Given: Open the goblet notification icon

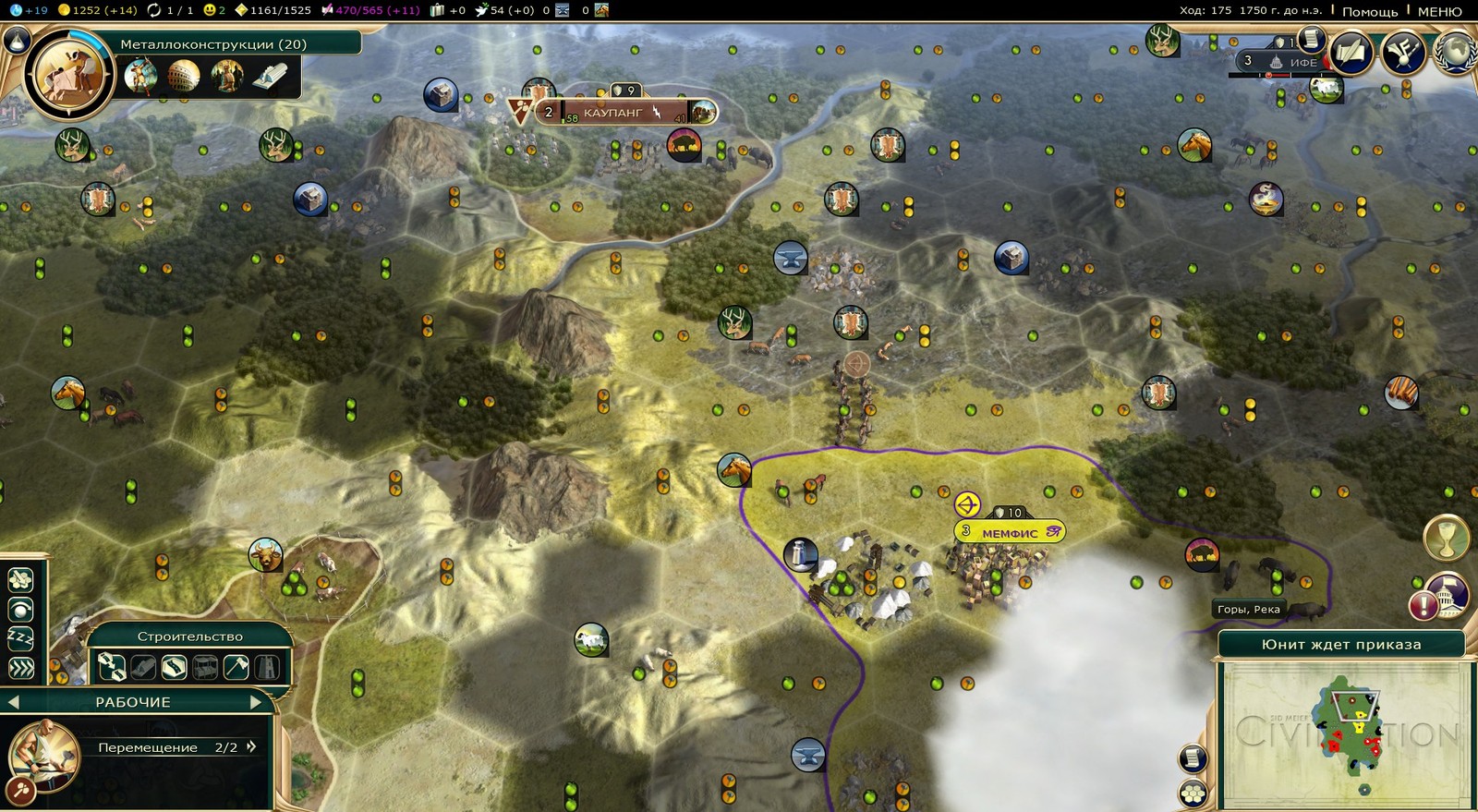Looking at the screenshot, I should [1447, 539].
